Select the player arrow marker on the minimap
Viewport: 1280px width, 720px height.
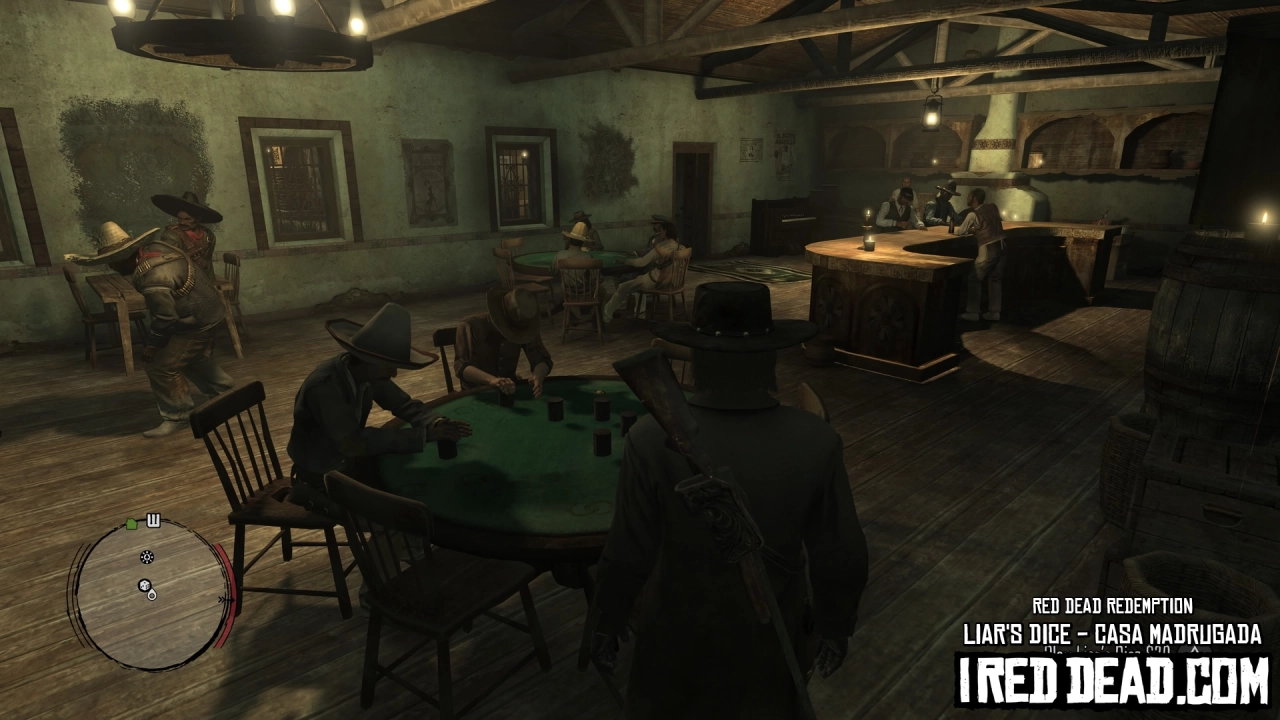tap(152, 597)
